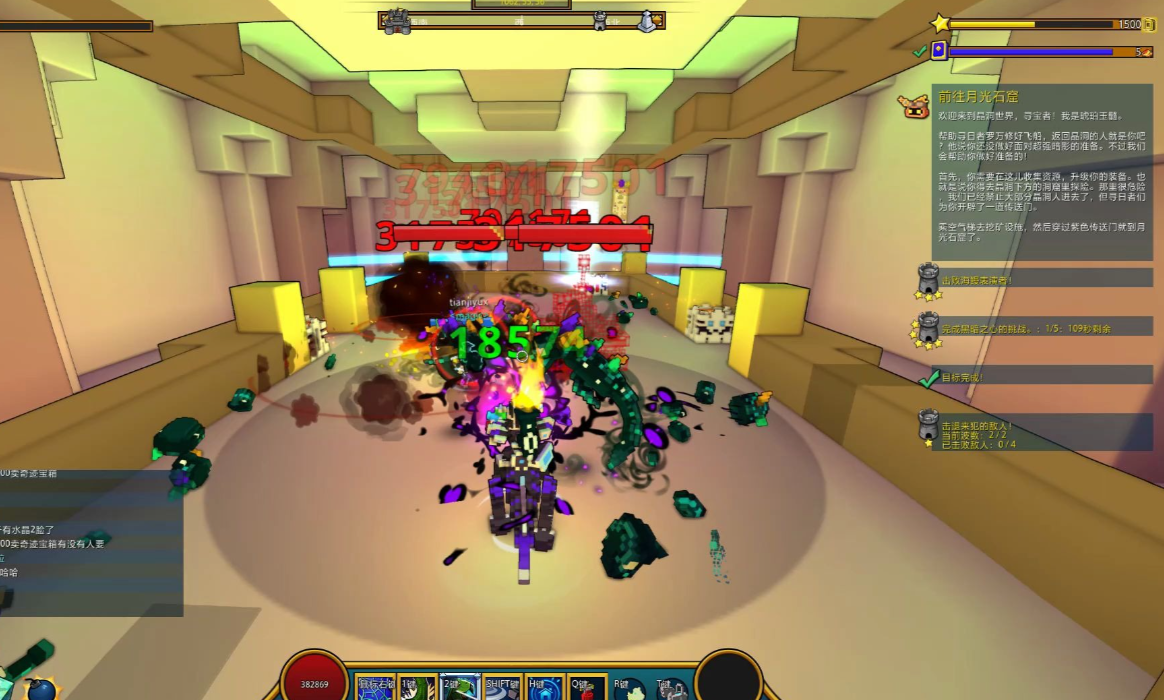The height and width of the screenshot is (700, 1164).
Task: Activate the right-mouse ability slot
Action: (376, 688)
